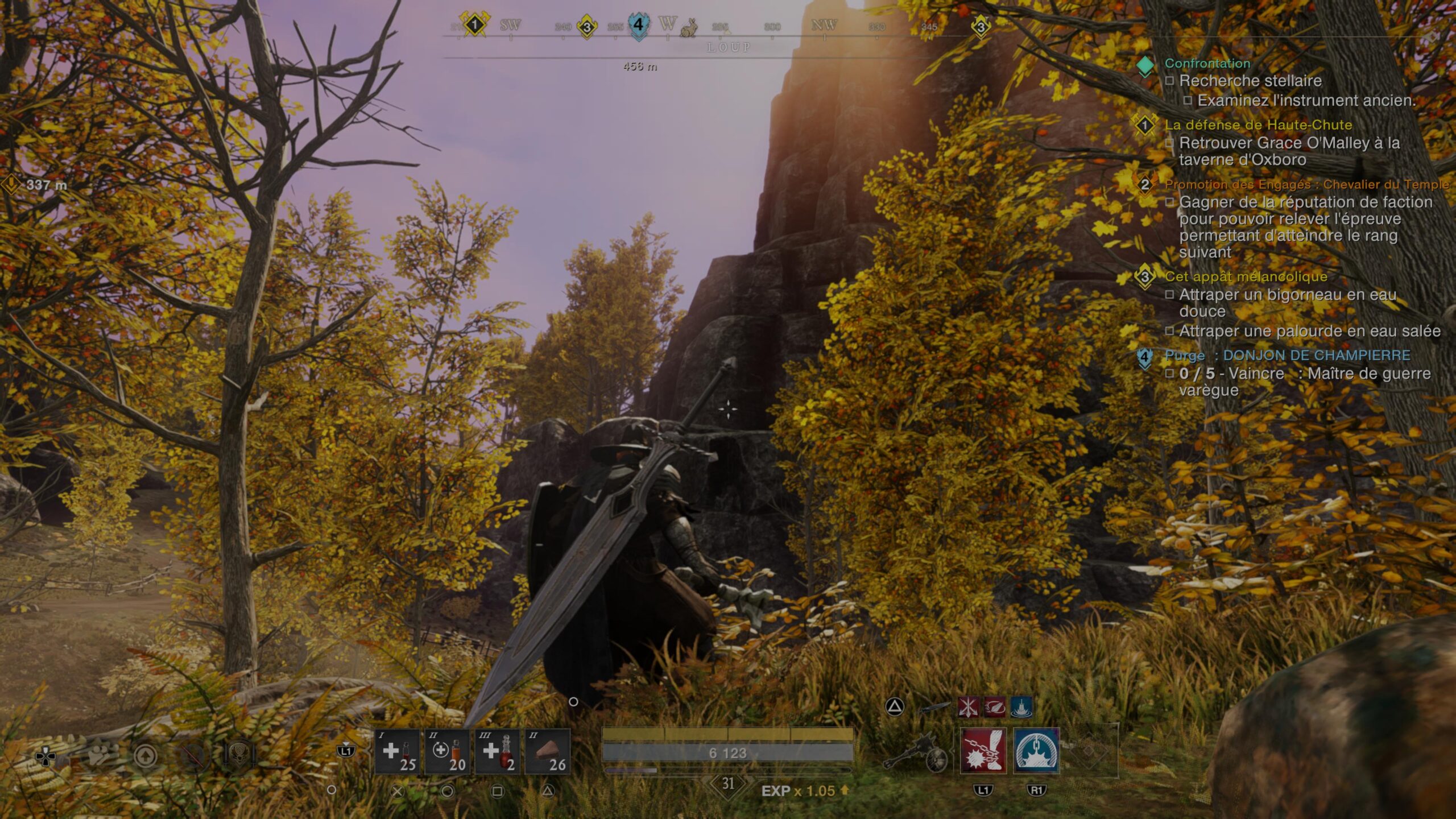Viewport: 1456px width, 819px height.
Task: Click the rabbit icon on the compass
Action: tap(689, 27)
